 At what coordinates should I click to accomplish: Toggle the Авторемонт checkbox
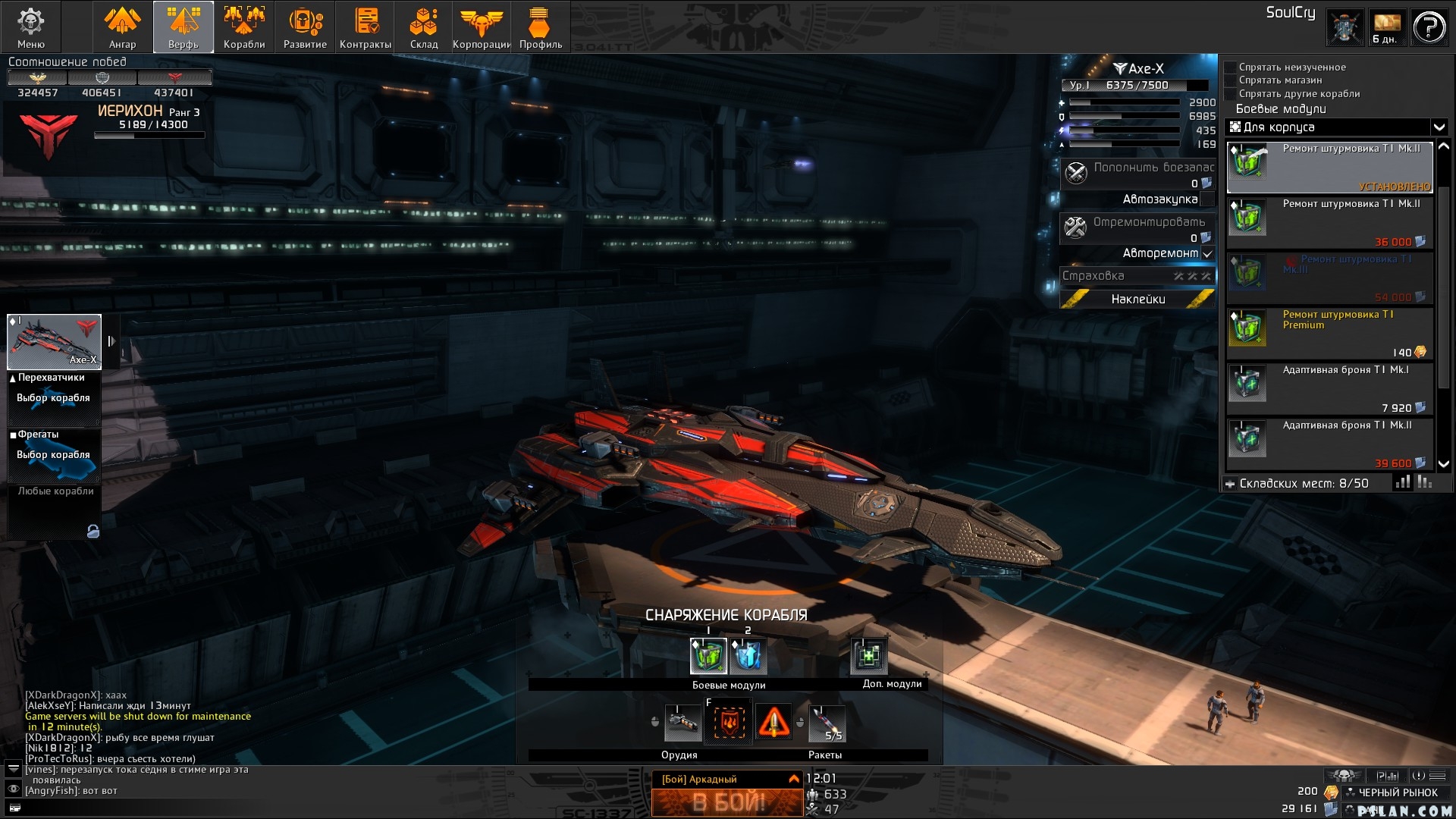coord(1207,253)
